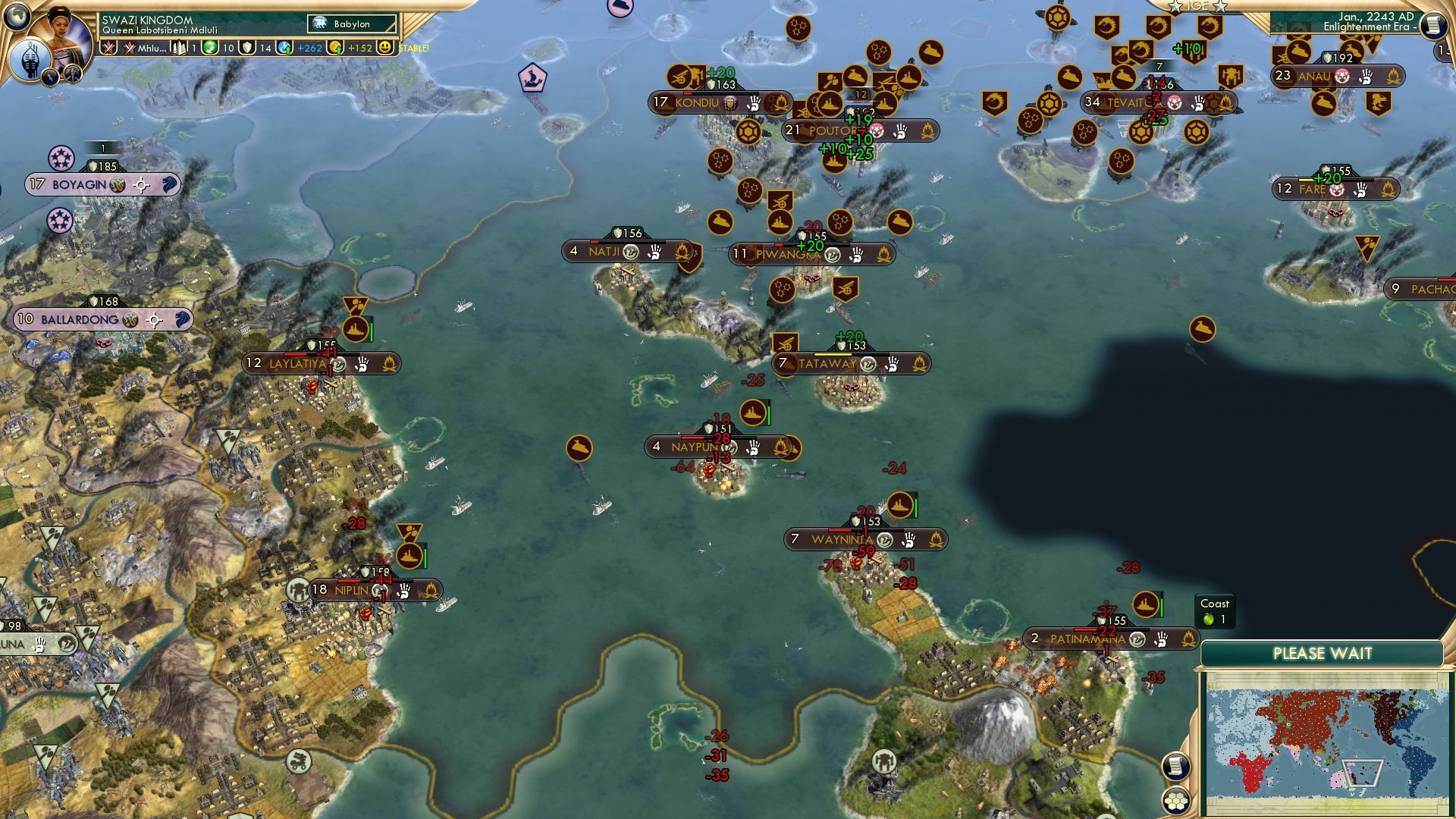Open the scroll button left of the minimap

point(1175,766)
